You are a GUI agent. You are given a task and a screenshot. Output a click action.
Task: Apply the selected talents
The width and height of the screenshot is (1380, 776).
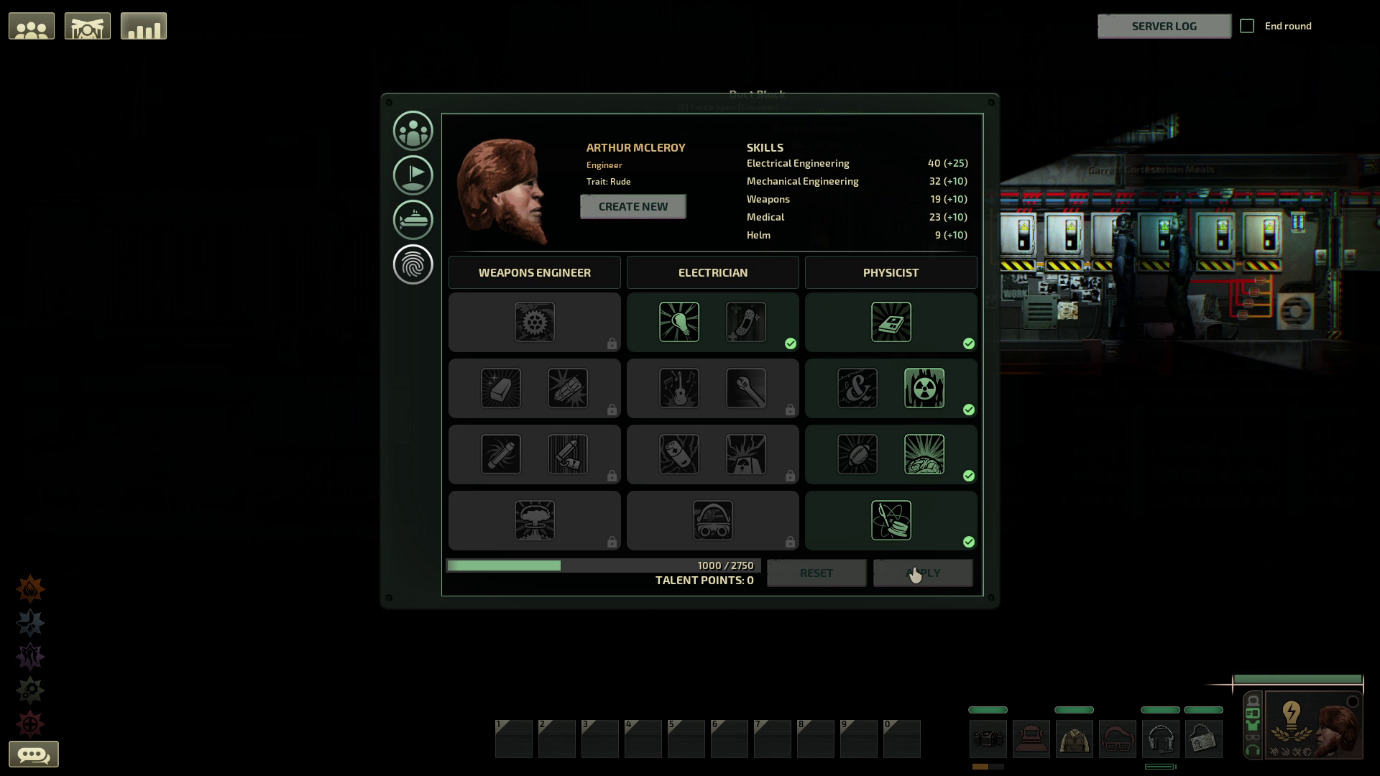[922, 573]
